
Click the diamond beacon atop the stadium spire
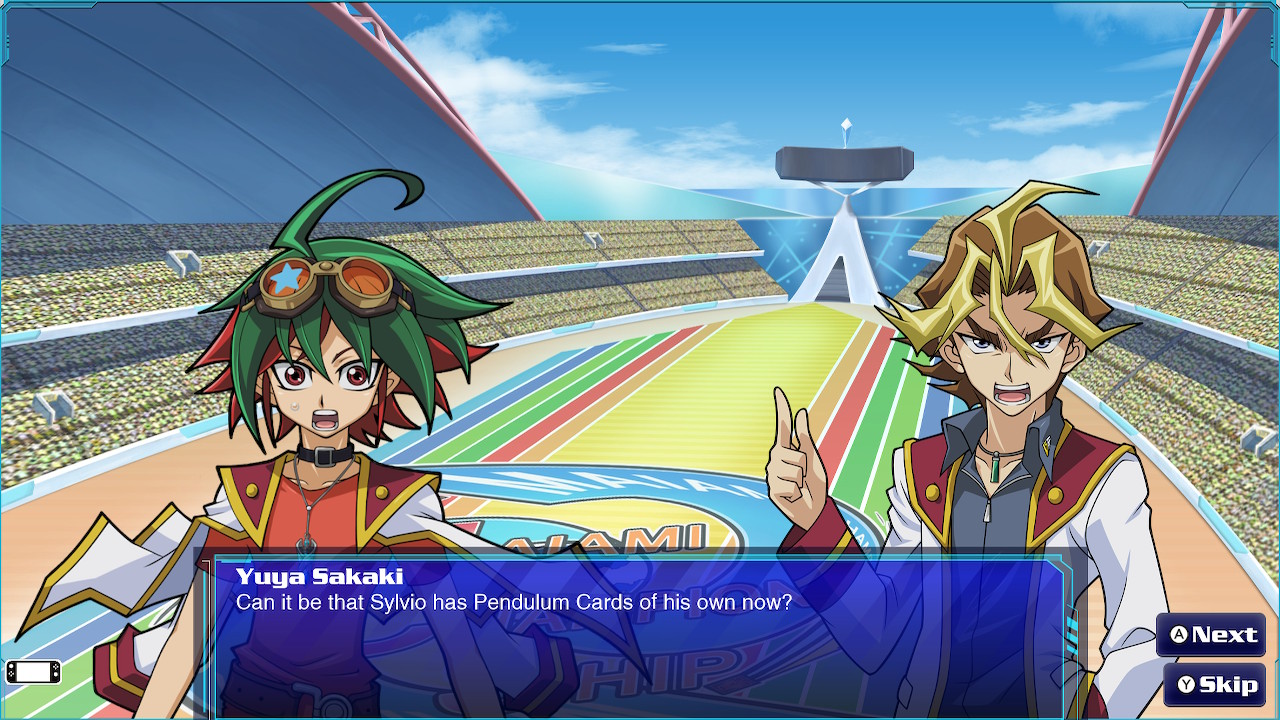(845, 123)
